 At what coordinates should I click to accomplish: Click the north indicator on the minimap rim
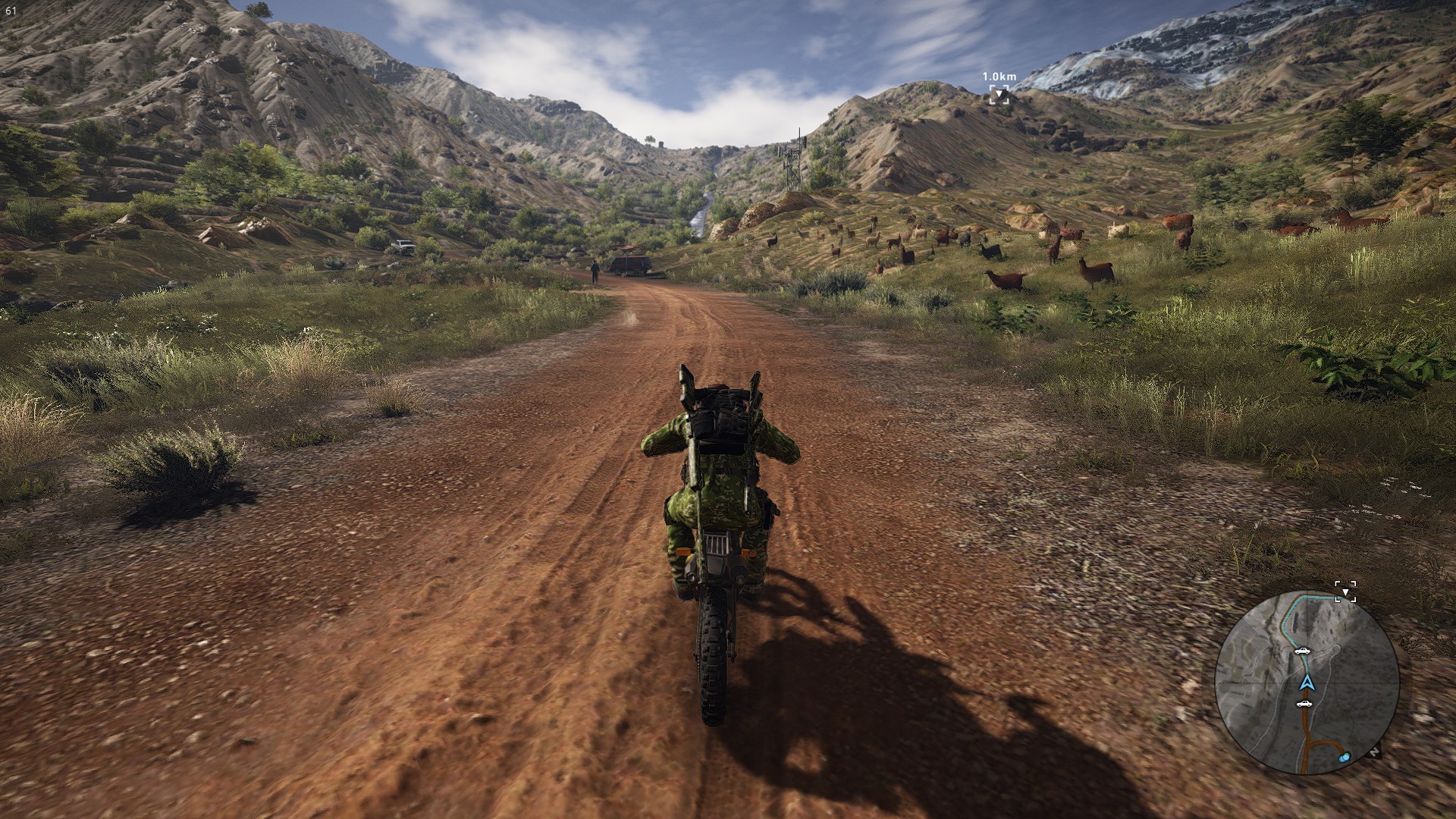point(1375,753)
